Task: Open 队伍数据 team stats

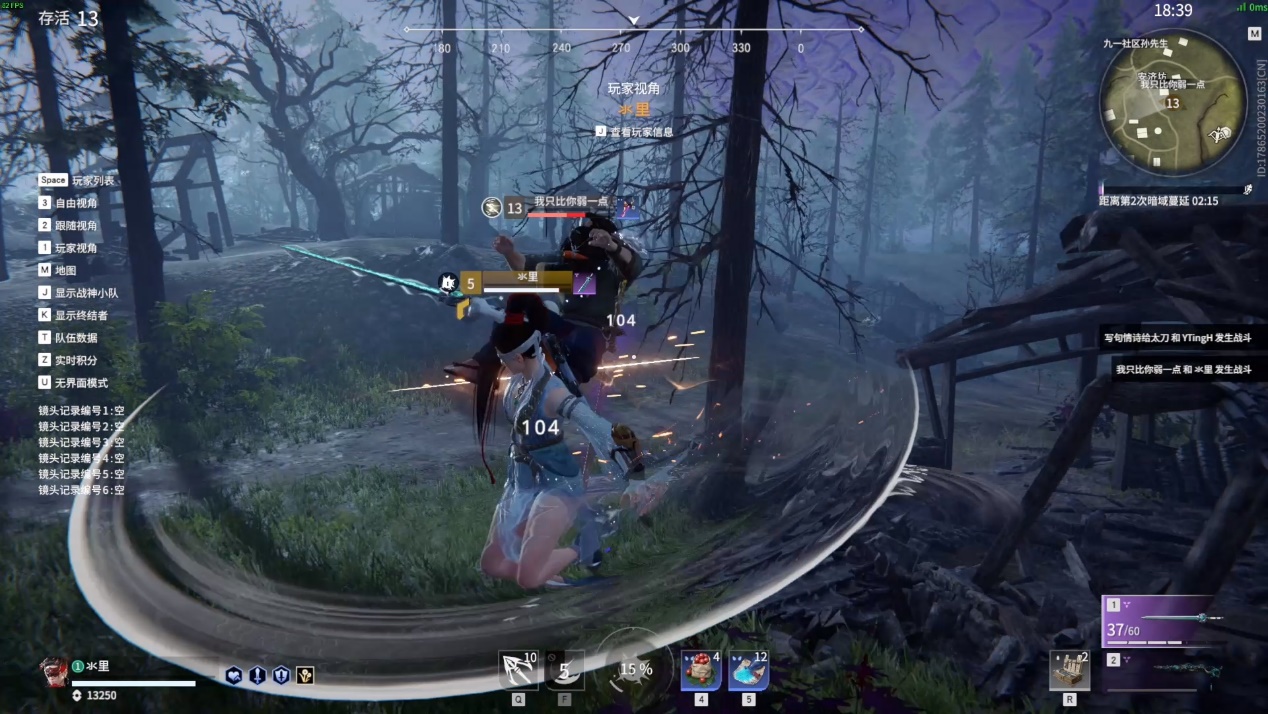Action: click(x=76, y=338)
